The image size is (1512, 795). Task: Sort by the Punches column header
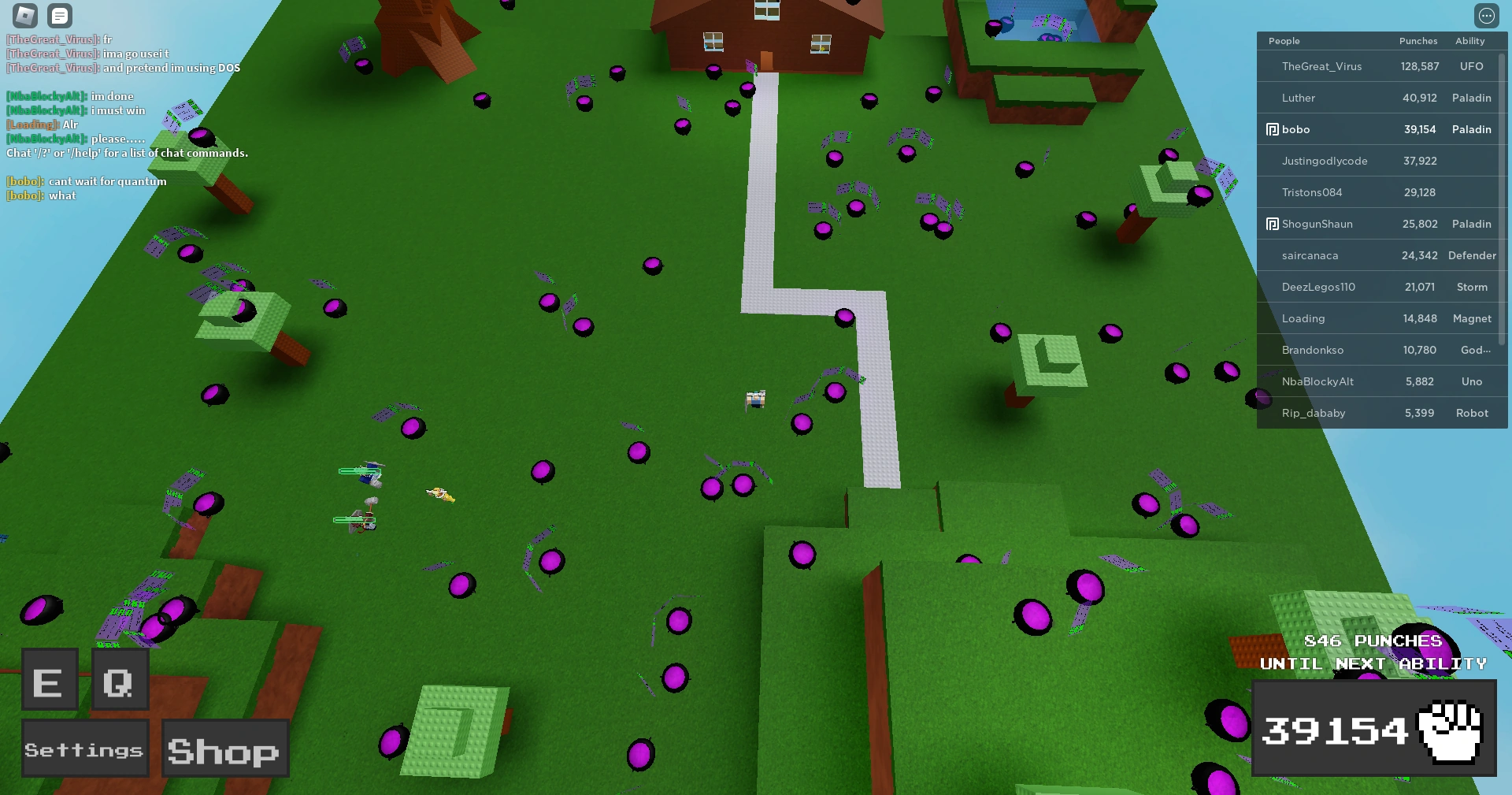(x=1418, y=40)
